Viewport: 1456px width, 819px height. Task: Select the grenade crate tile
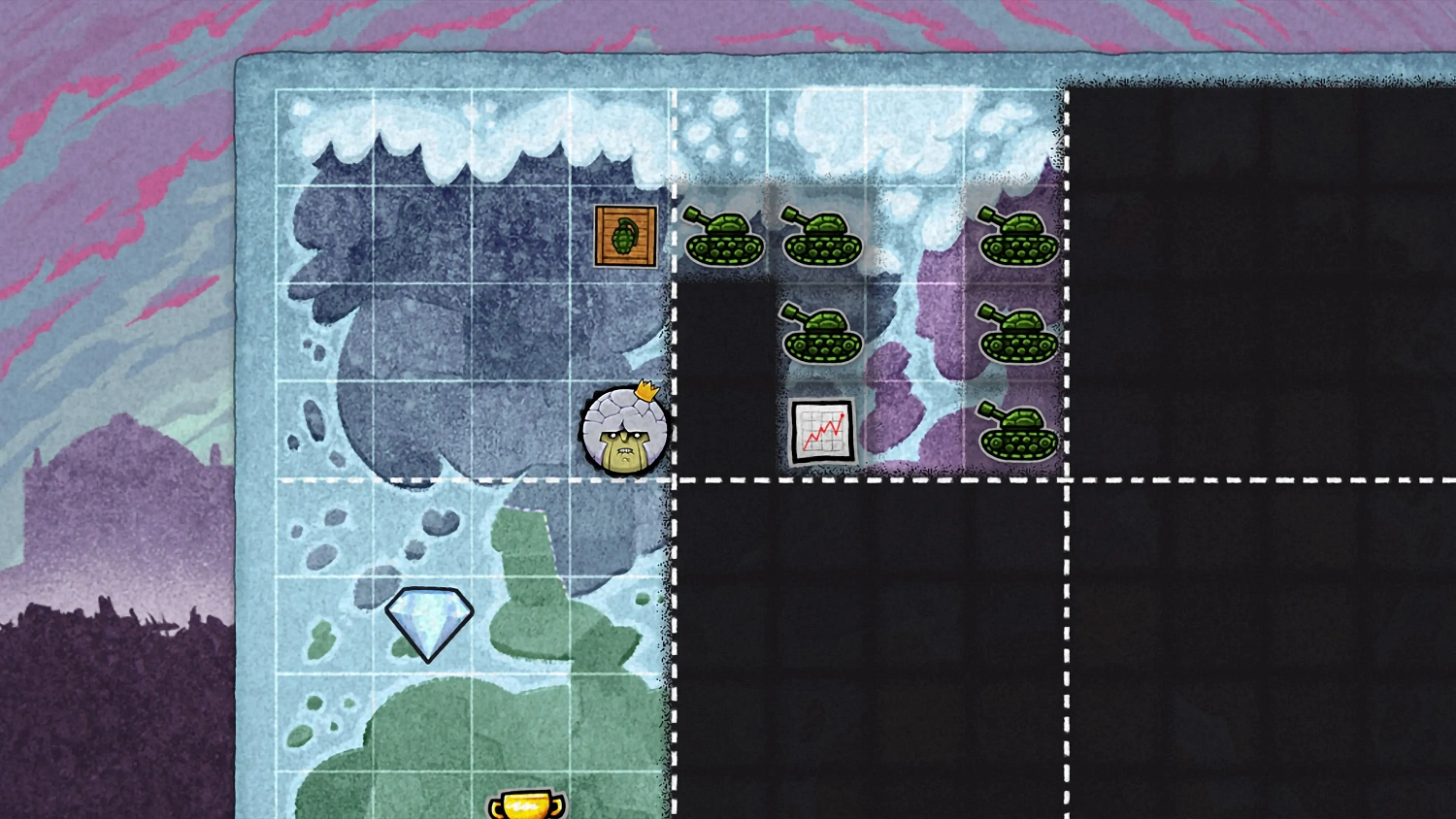tap(625, 236)
